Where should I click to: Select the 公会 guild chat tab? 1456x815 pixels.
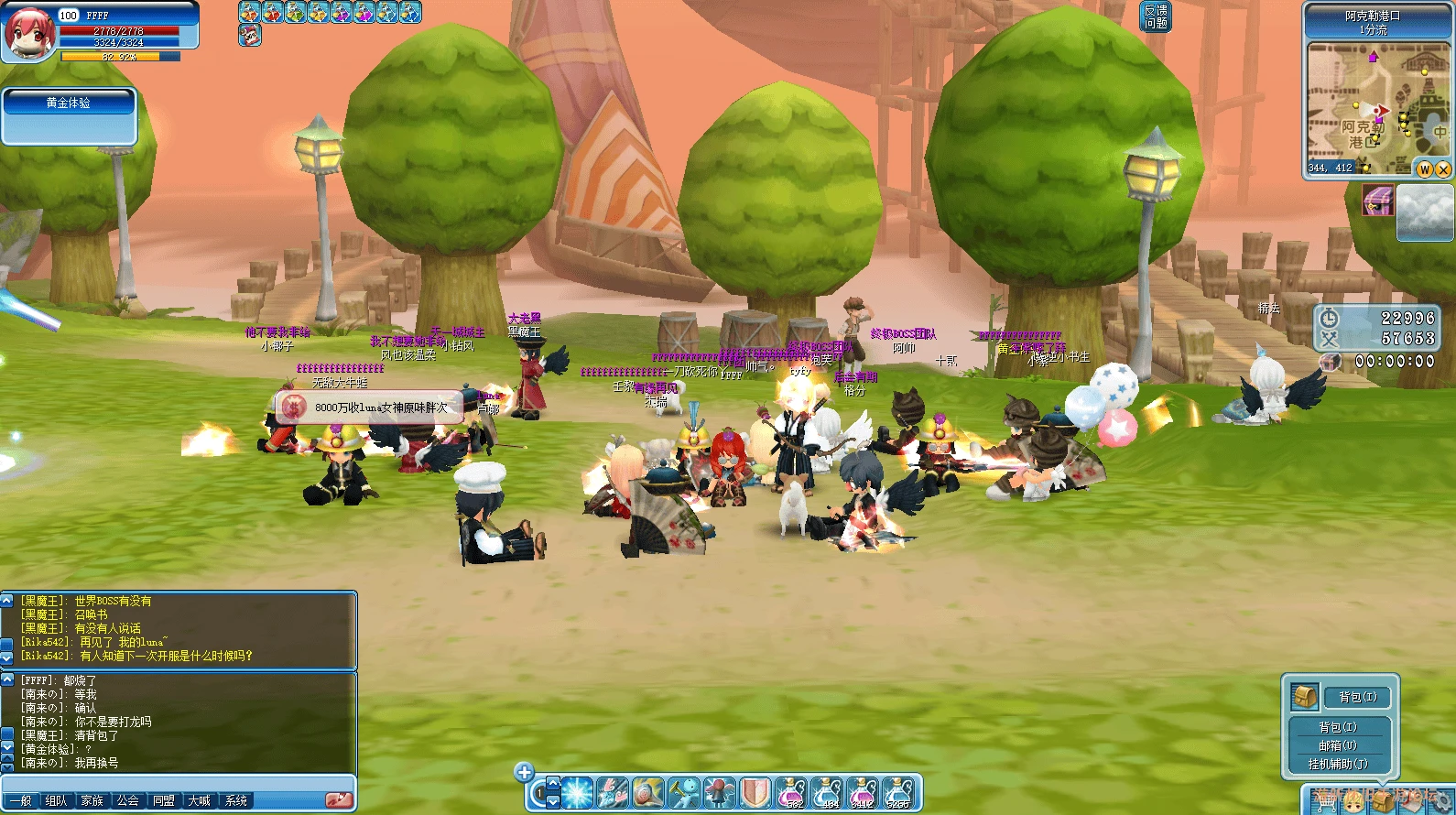coord(128,800)
